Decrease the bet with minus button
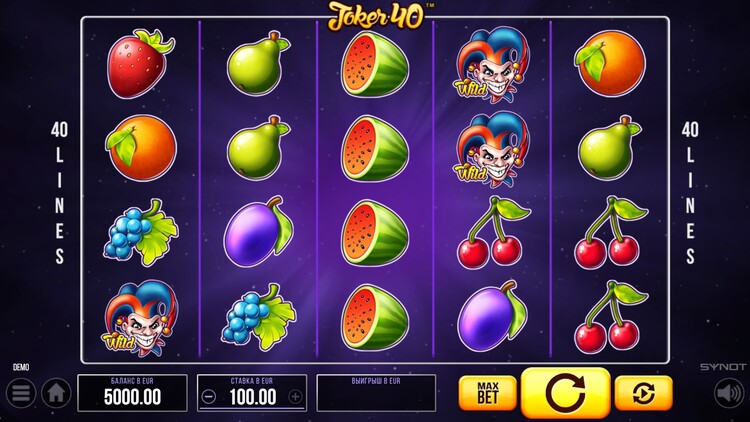Image resolution: width=750 pixels, height=422 pixels. coord(208,396)
